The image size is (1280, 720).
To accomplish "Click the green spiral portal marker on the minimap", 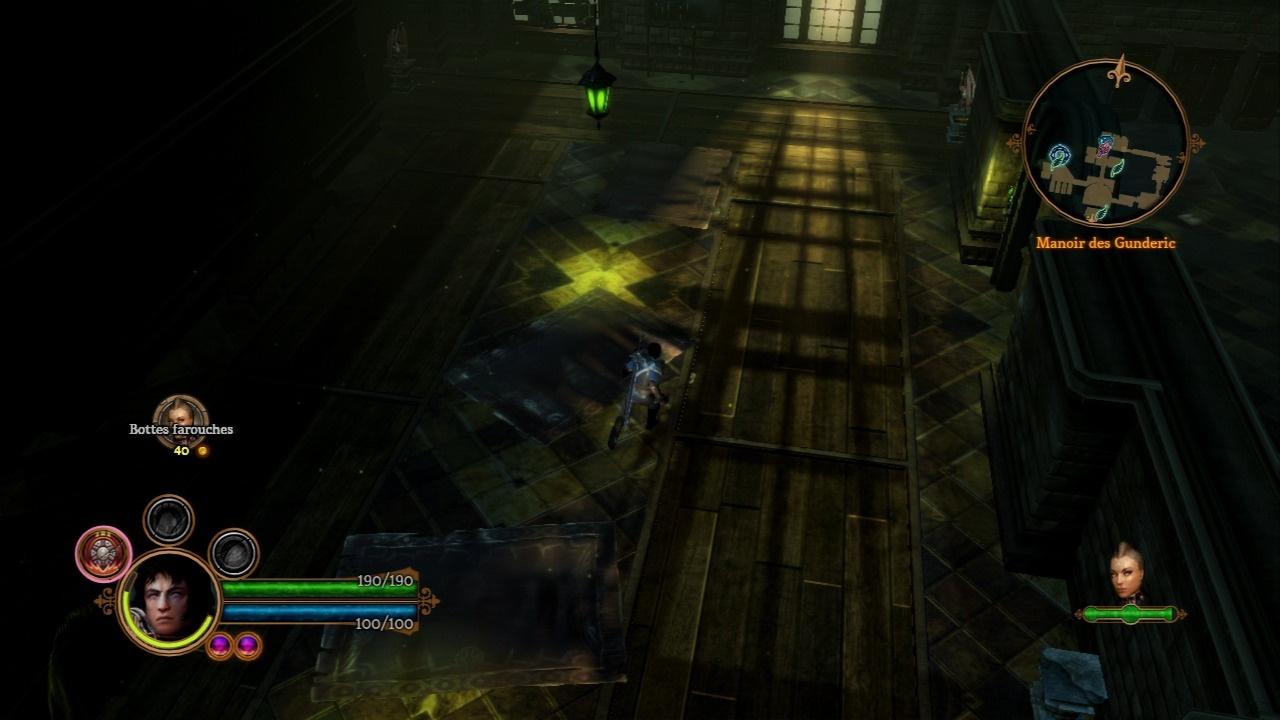I will click(1061, 153).
